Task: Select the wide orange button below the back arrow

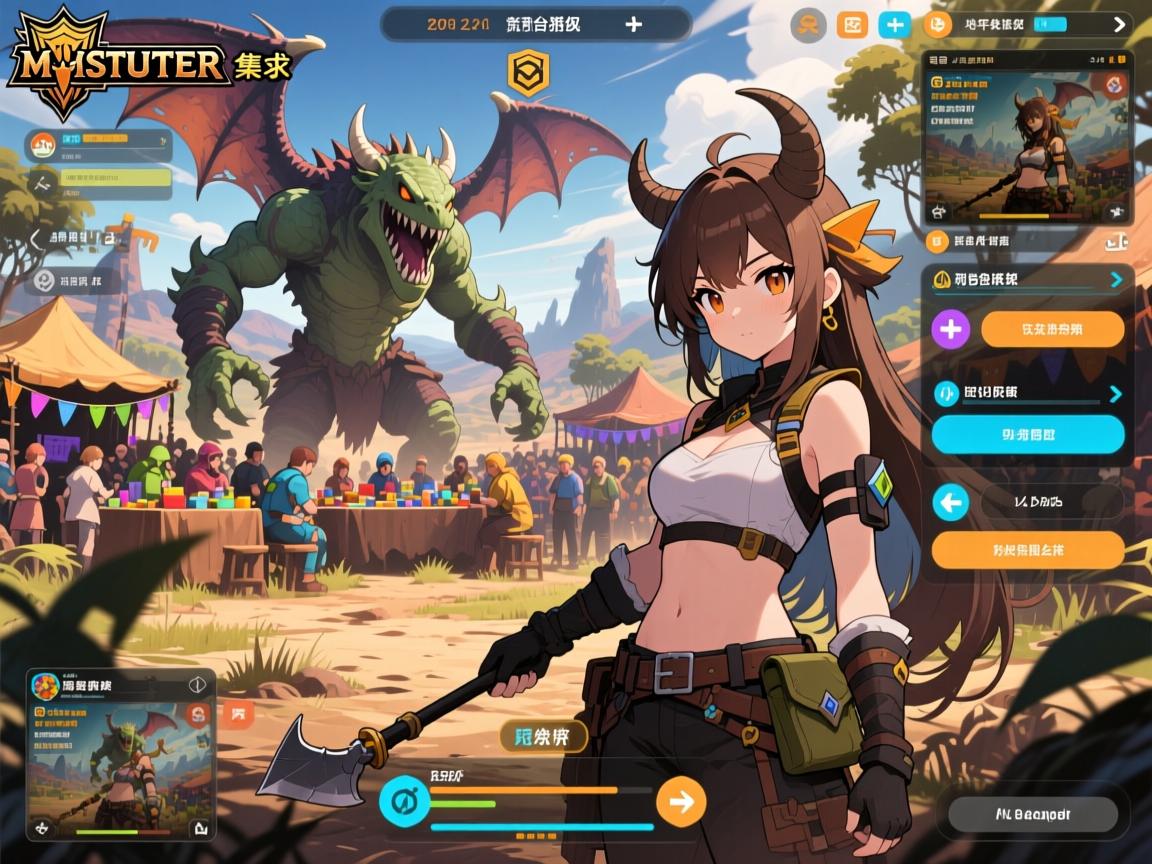Action: 1028,550
